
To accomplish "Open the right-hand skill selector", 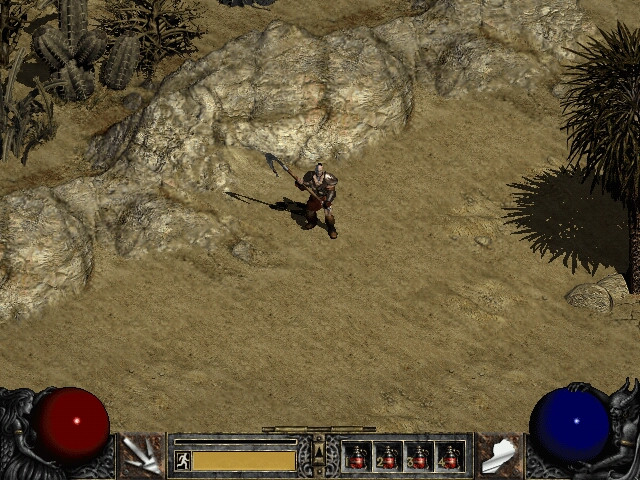I will (x=498, y=455).
